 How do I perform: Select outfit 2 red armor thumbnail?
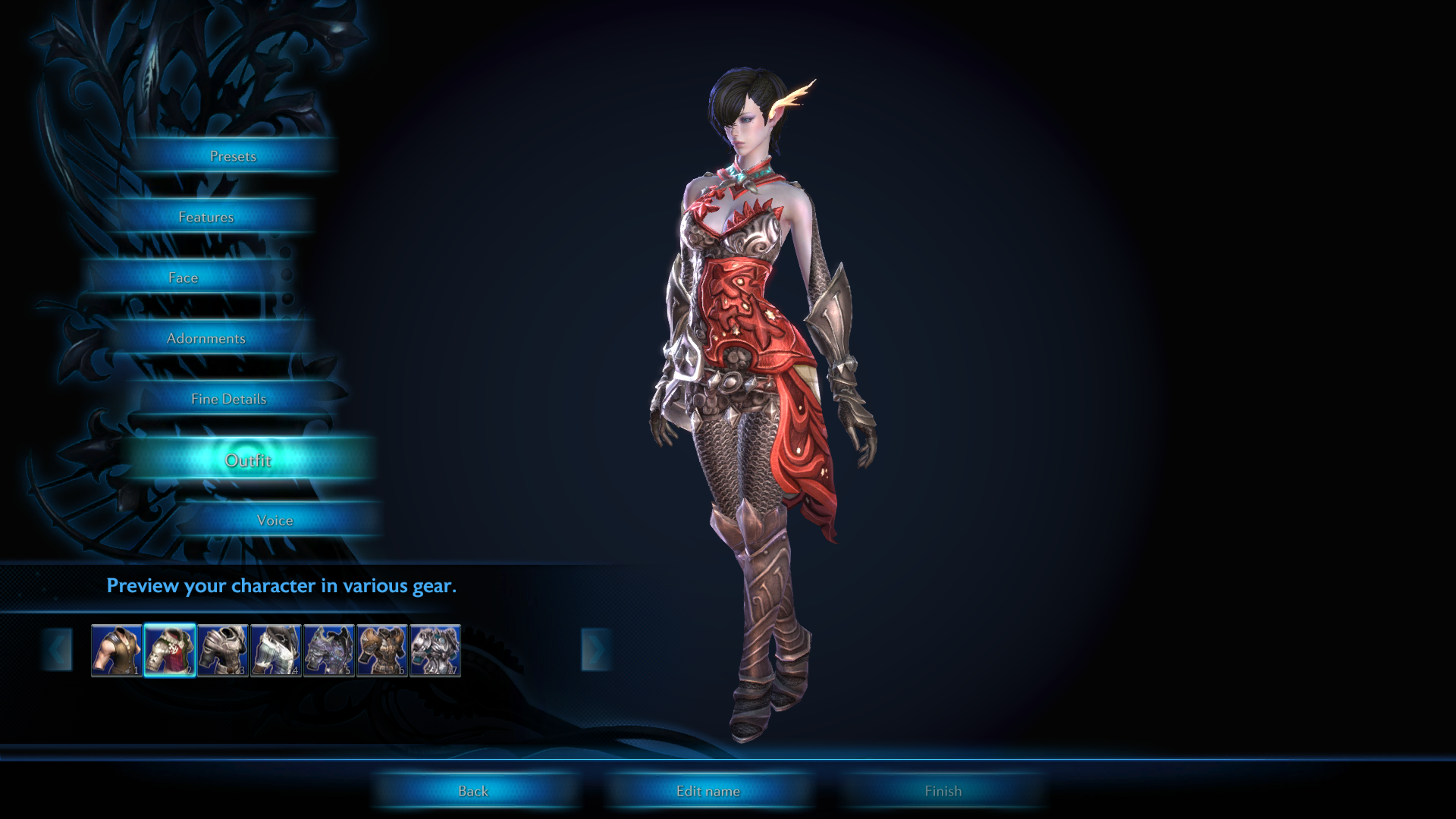point(170,650)
